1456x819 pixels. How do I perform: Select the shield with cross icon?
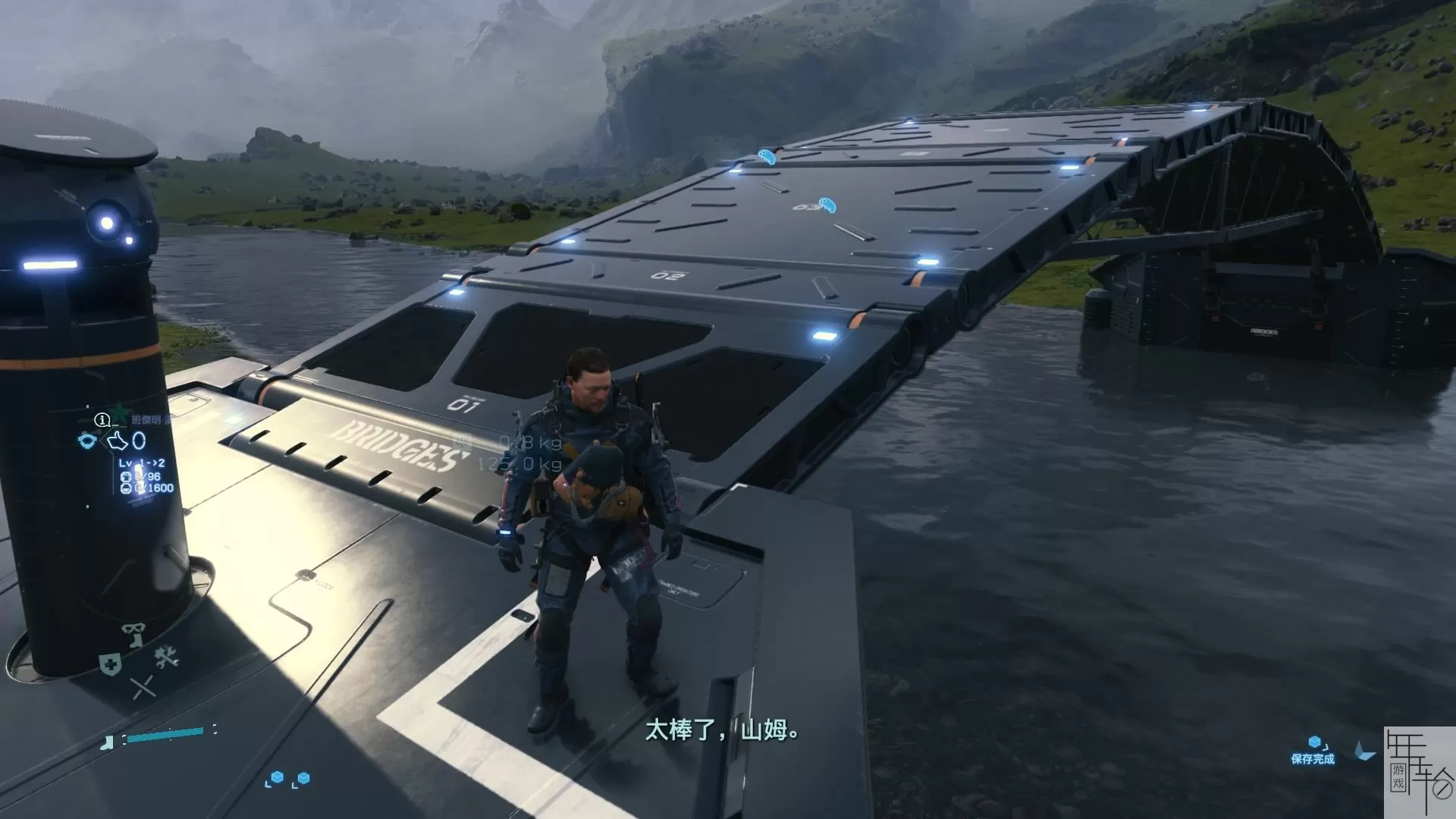point(111,664)
